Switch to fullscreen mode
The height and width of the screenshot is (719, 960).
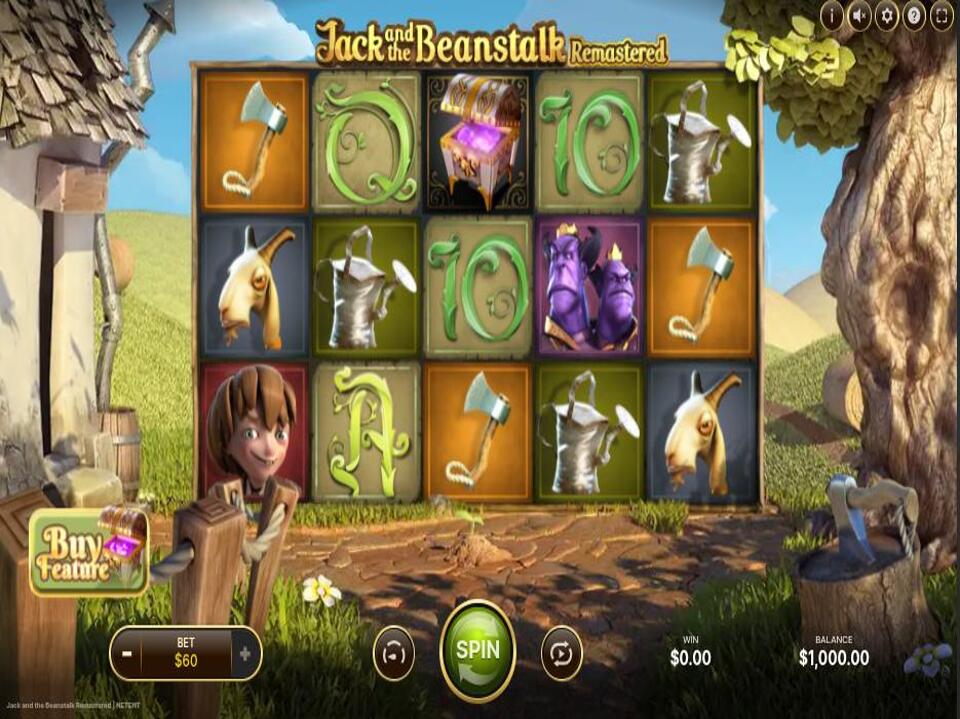[x=941, y=15]
